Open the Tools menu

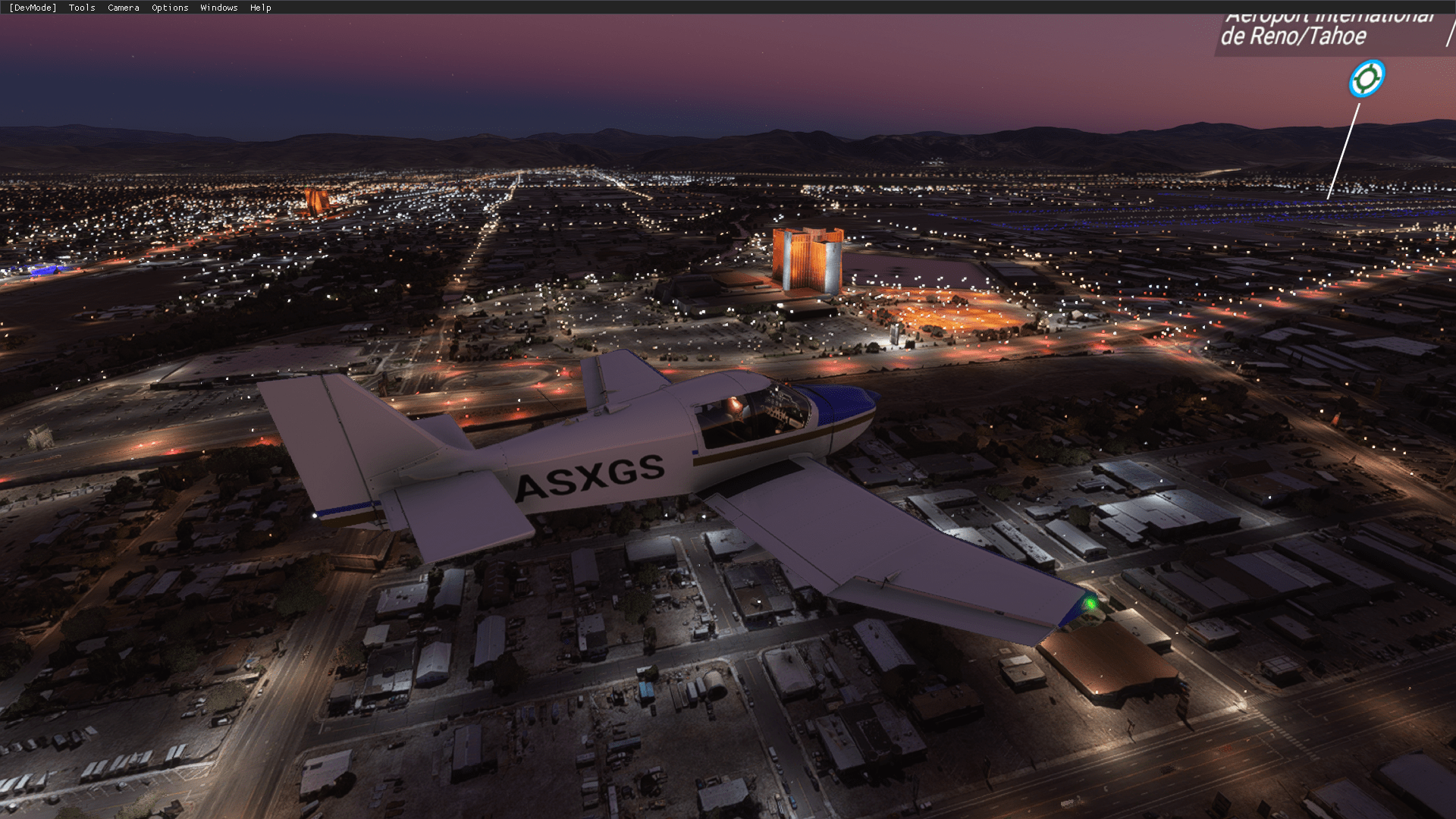[x=82, y=8]
